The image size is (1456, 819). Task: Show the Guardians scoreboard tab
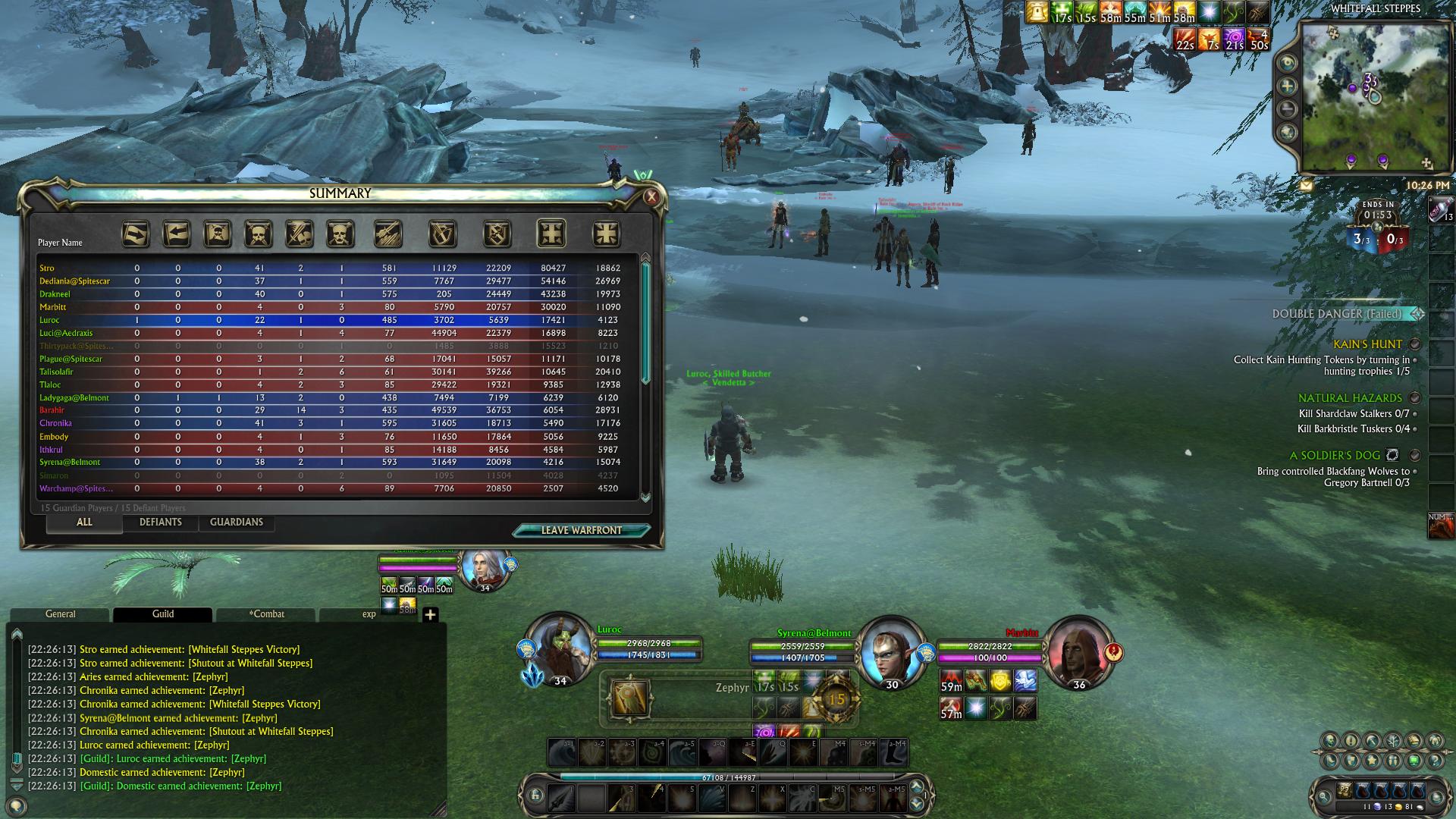tap(237, 522)
